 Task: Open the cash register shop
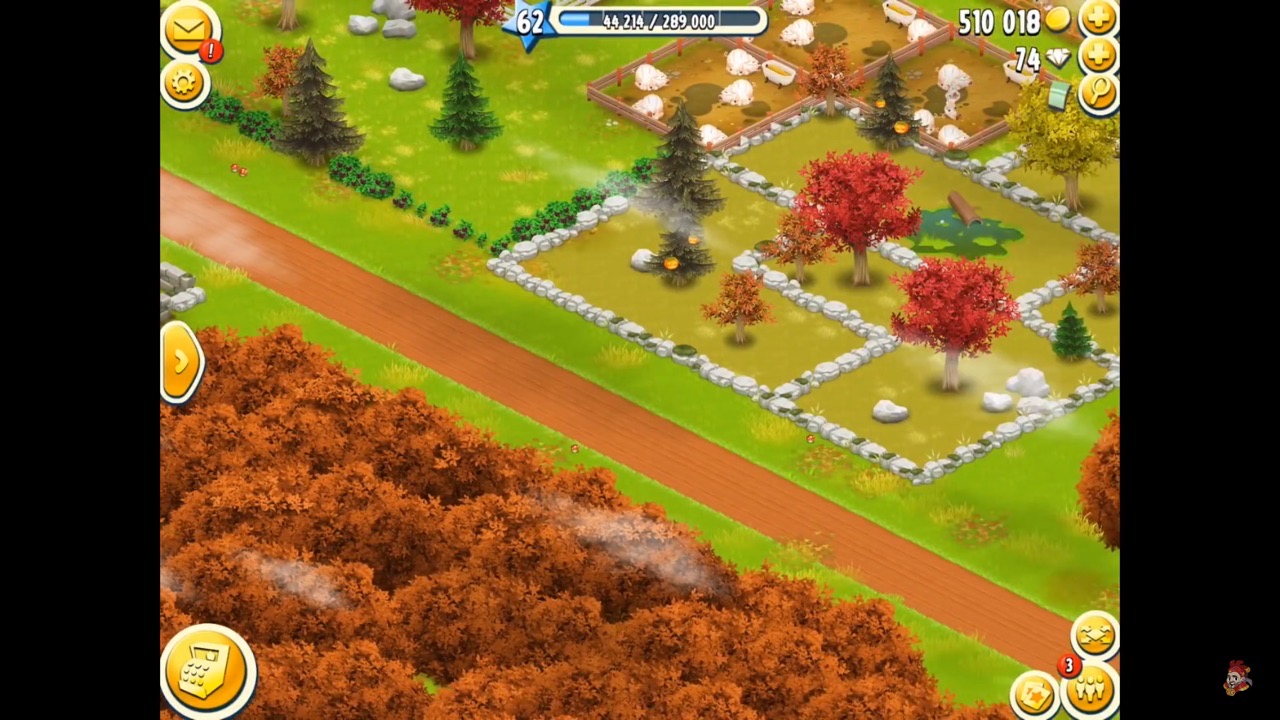coord(207,672)
